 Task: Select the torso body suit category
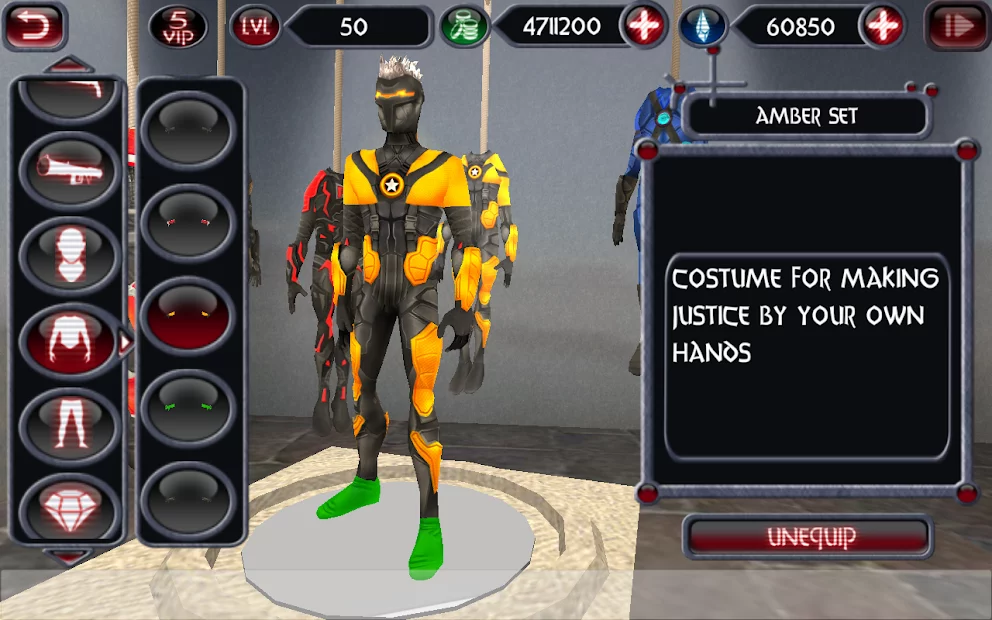coord(68,340)
